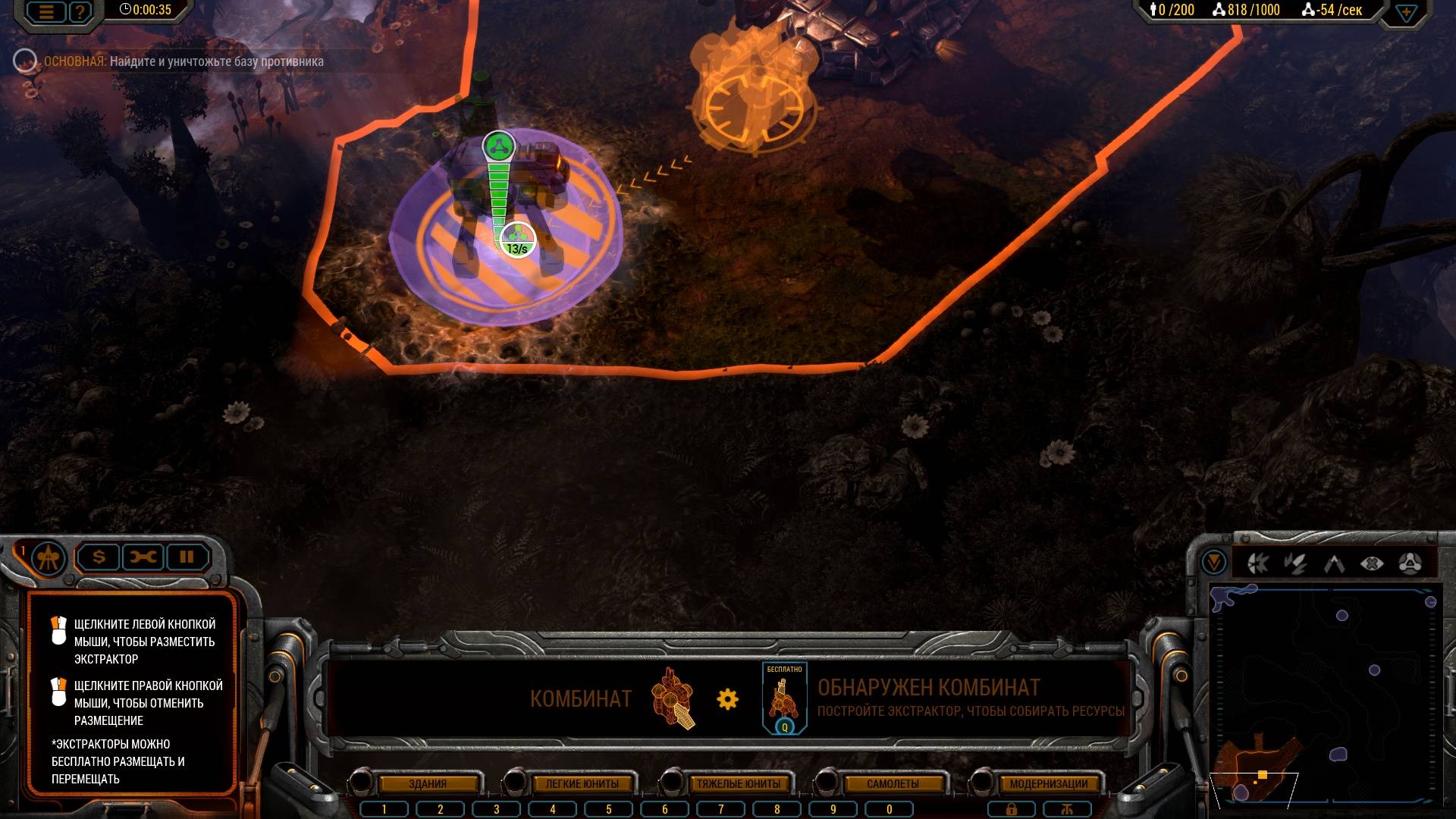Toggle the padlock button in the bottom bar
Image resolution: width=1456 pixels, height=819 pixels.
pos(1011,809)
